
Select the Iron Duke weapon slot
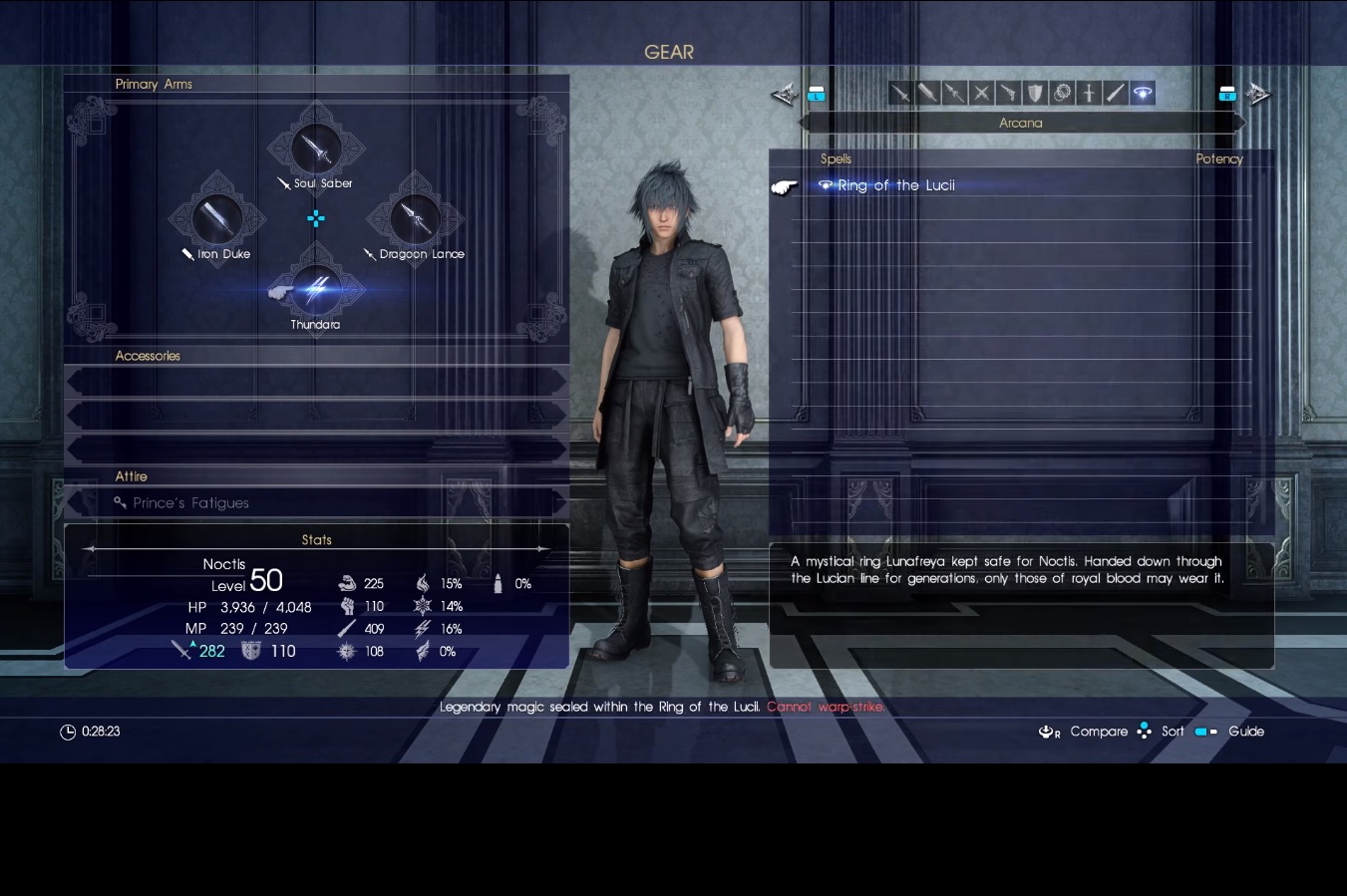point(216,220)
